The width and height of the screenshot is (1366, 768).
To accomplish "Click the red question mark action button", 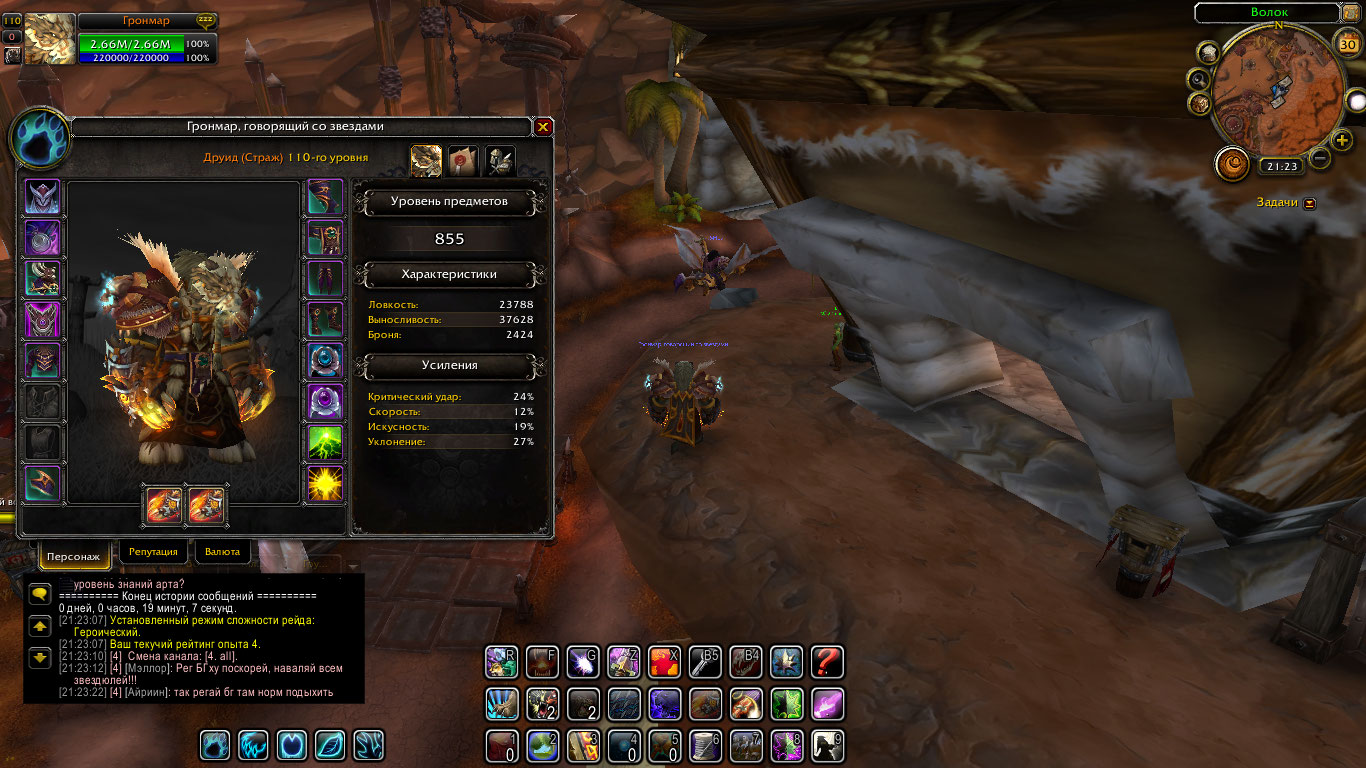I will pos(827,661).
